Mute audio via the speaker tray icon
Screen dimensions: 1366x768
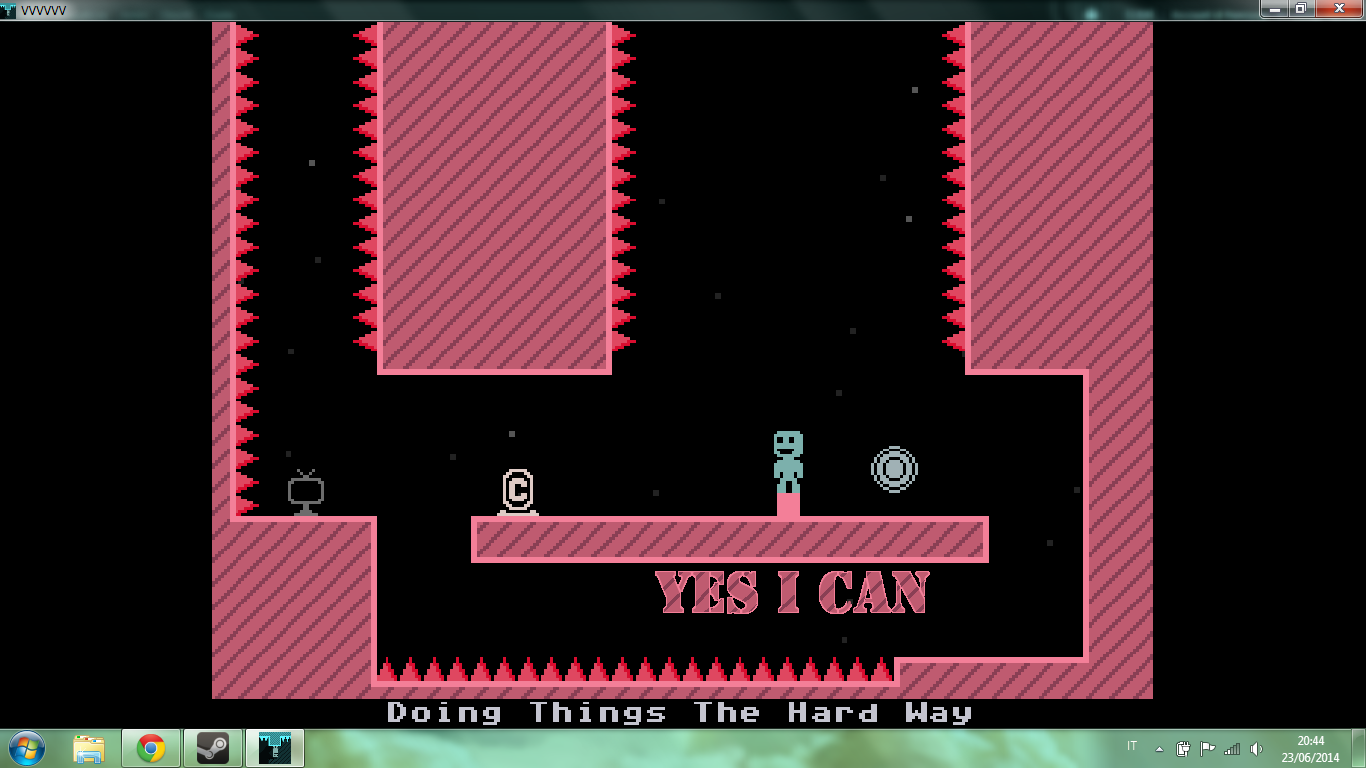tap(1256, 748)
